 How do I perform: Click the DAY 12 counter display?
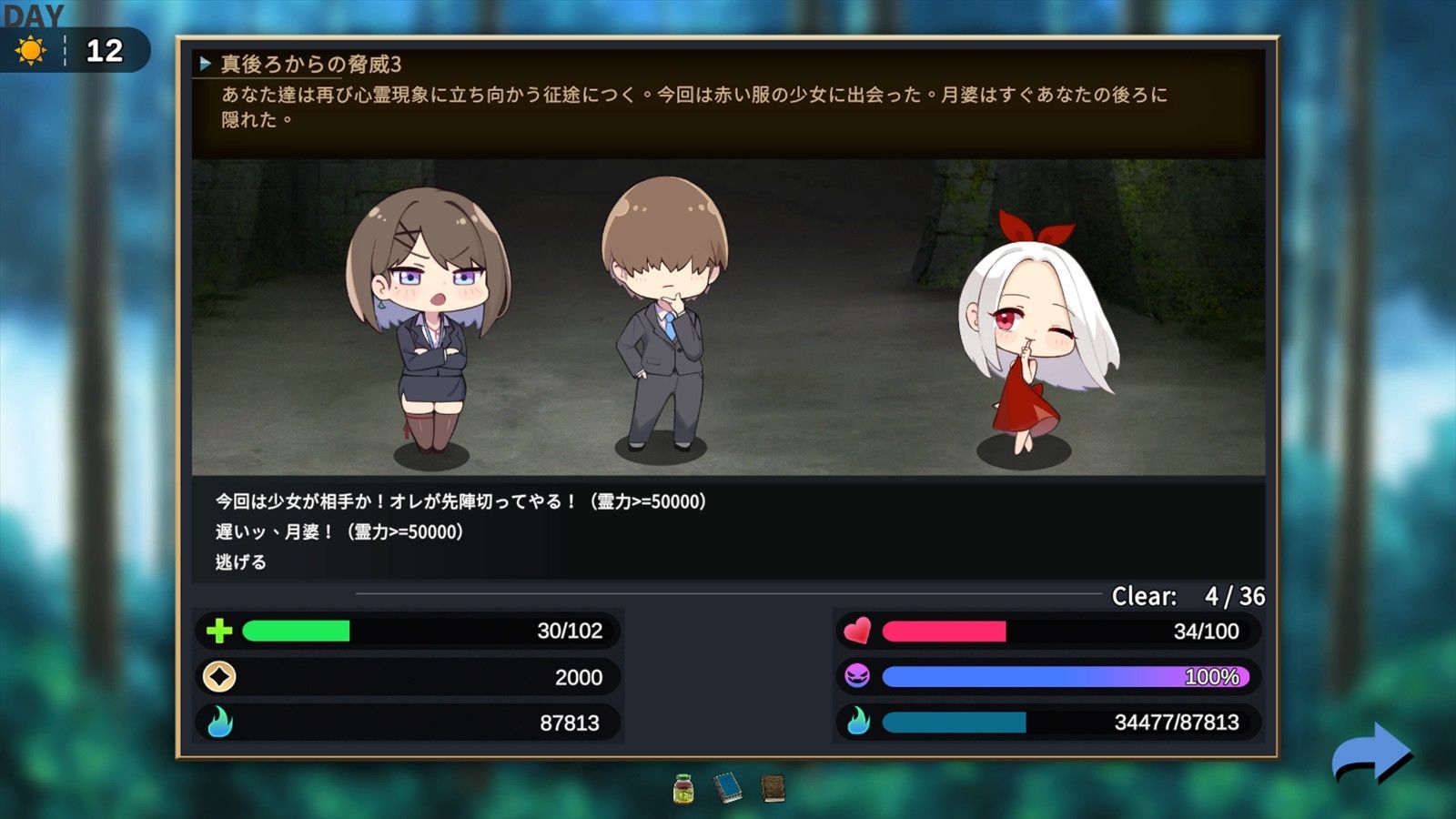(103, 48)
